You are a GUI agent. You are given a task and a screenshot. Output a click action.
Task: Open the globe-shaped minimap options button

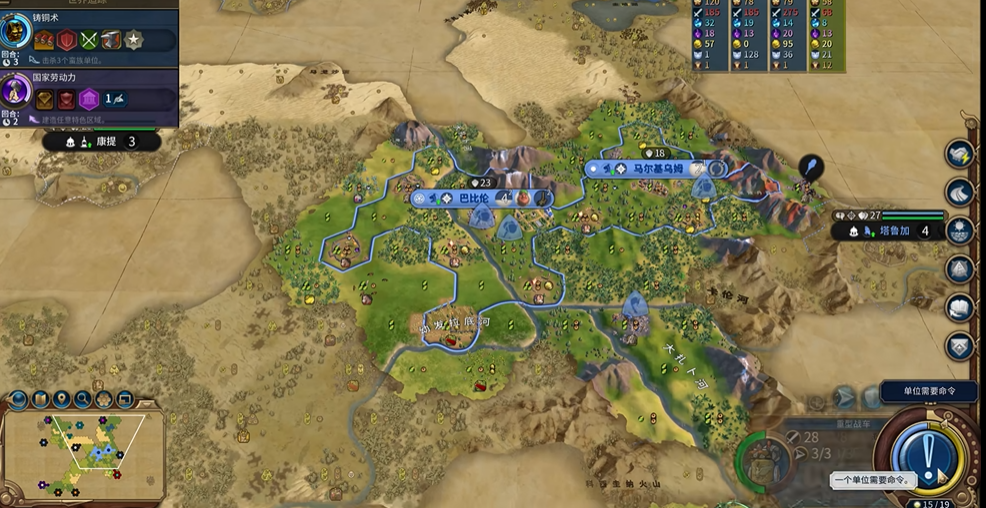(x=18, y=400)
